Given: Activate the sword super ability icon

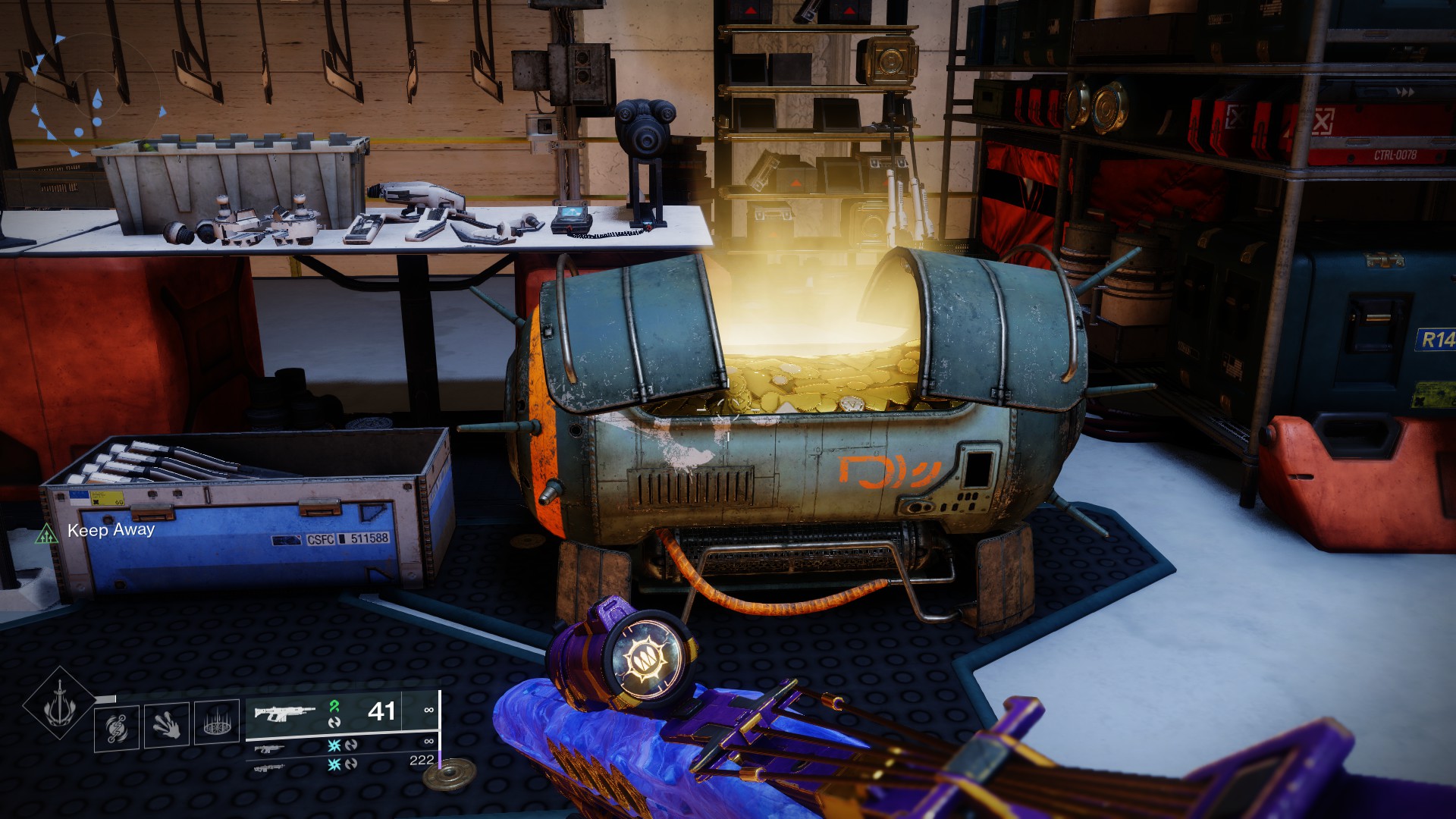Looking at the screenshot, I should [60, 704].
